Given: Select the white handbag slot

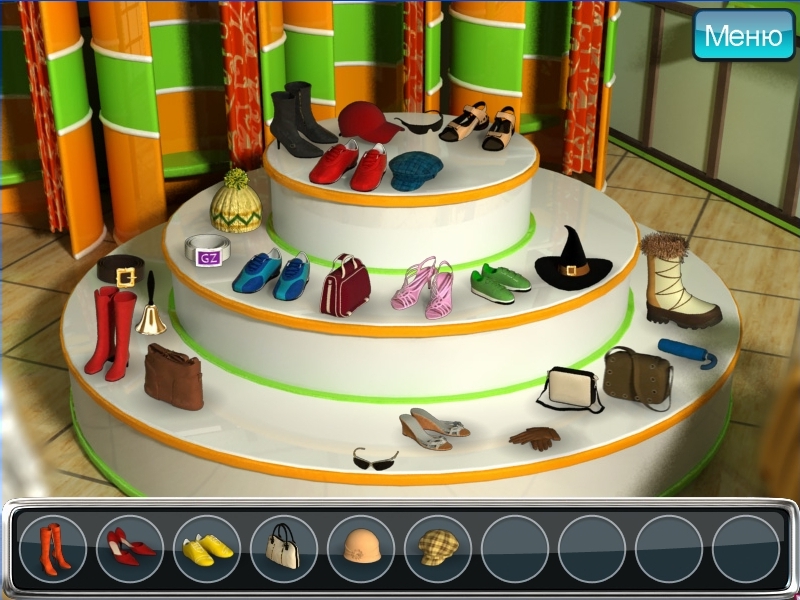Looking at the screenshot, I should pyautogui.click(x=284, y=548).
